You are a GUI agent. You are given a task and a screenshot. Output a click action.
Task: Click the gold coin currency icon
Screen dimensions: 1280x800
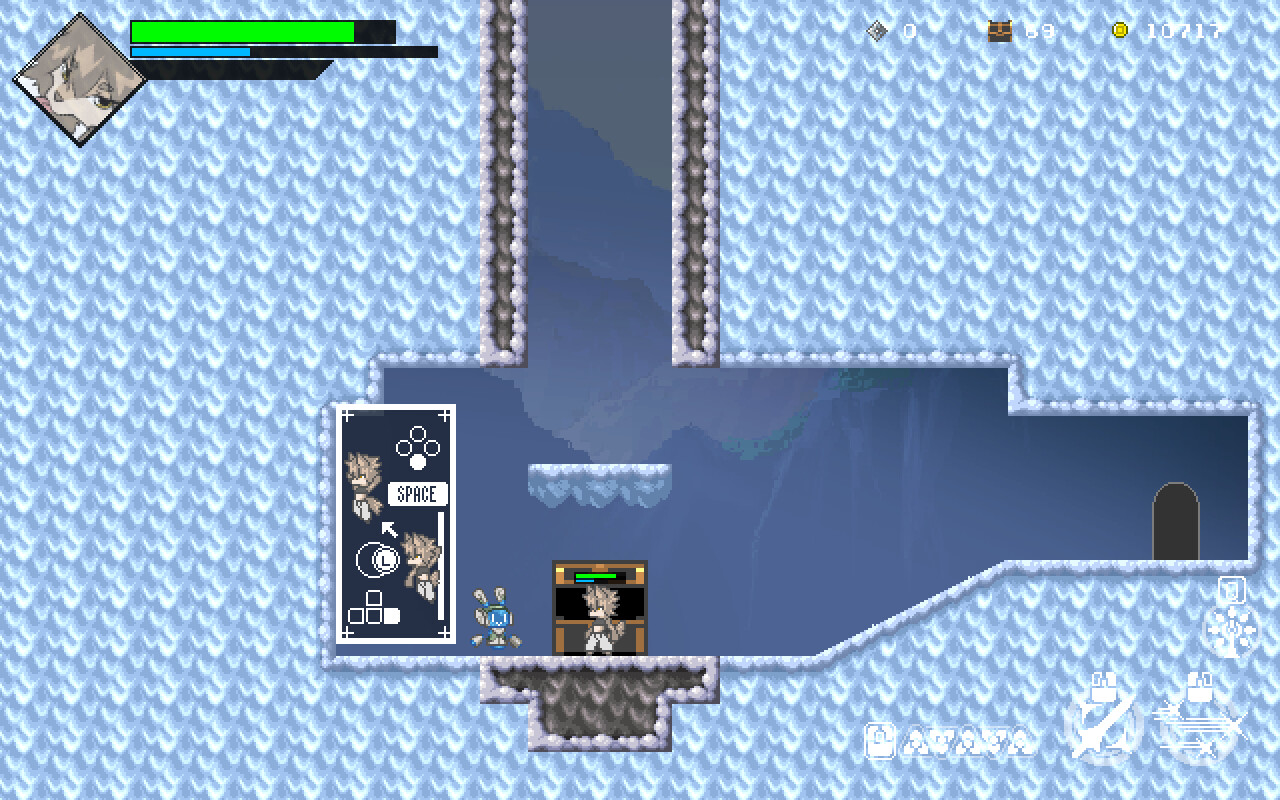1118,30
